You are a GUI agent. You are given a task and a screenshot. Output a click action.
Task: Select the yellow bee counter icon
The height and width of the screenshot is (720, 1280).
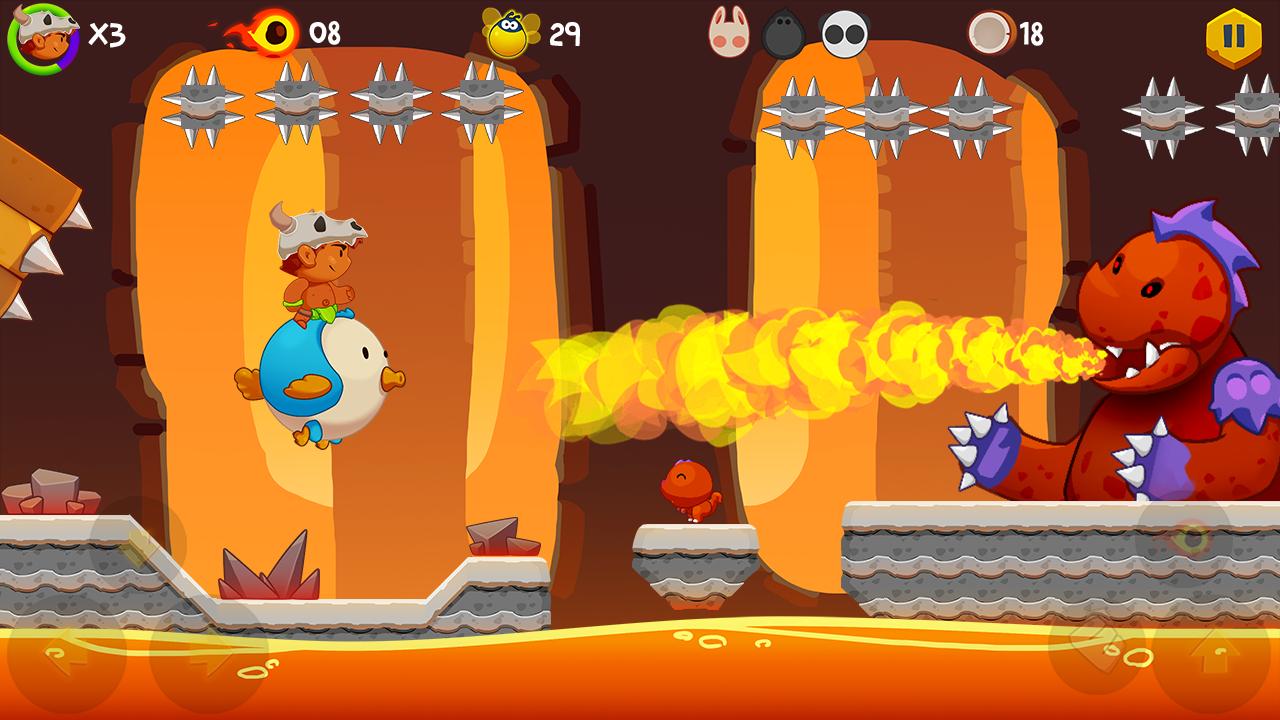pos(512,33)
